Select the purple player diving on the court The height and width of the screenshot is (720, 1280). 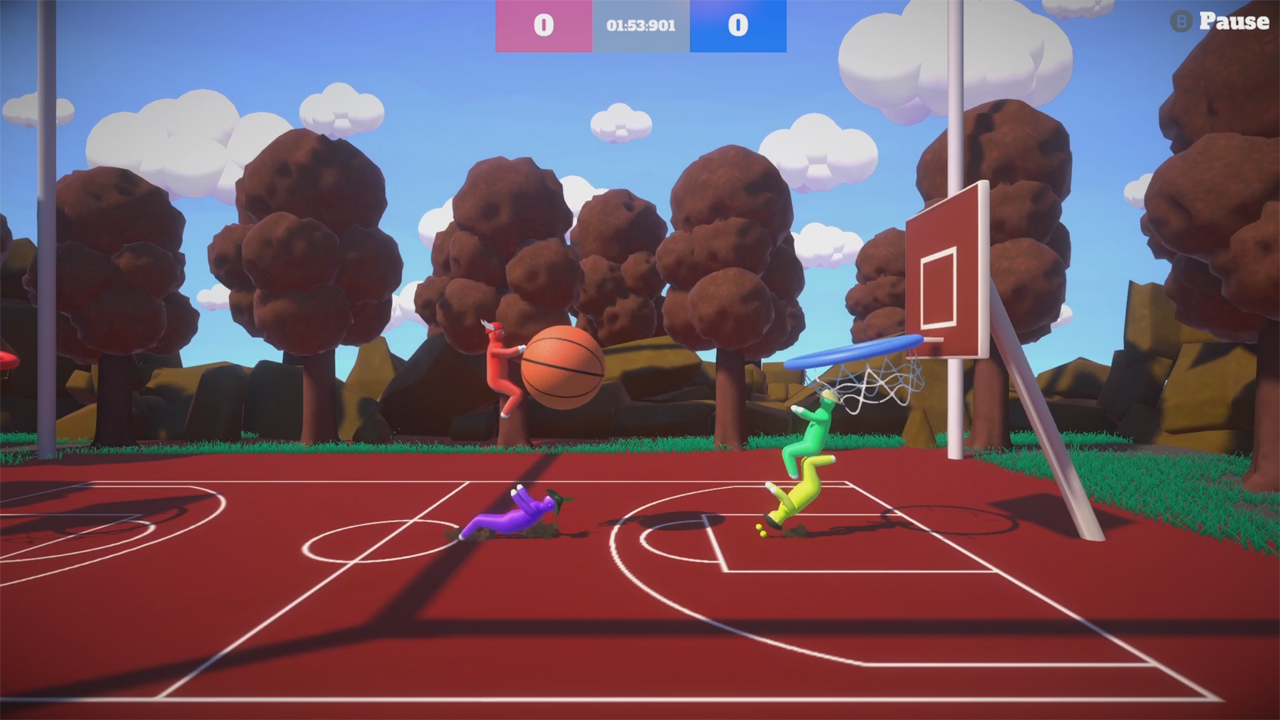coord(510,515)
